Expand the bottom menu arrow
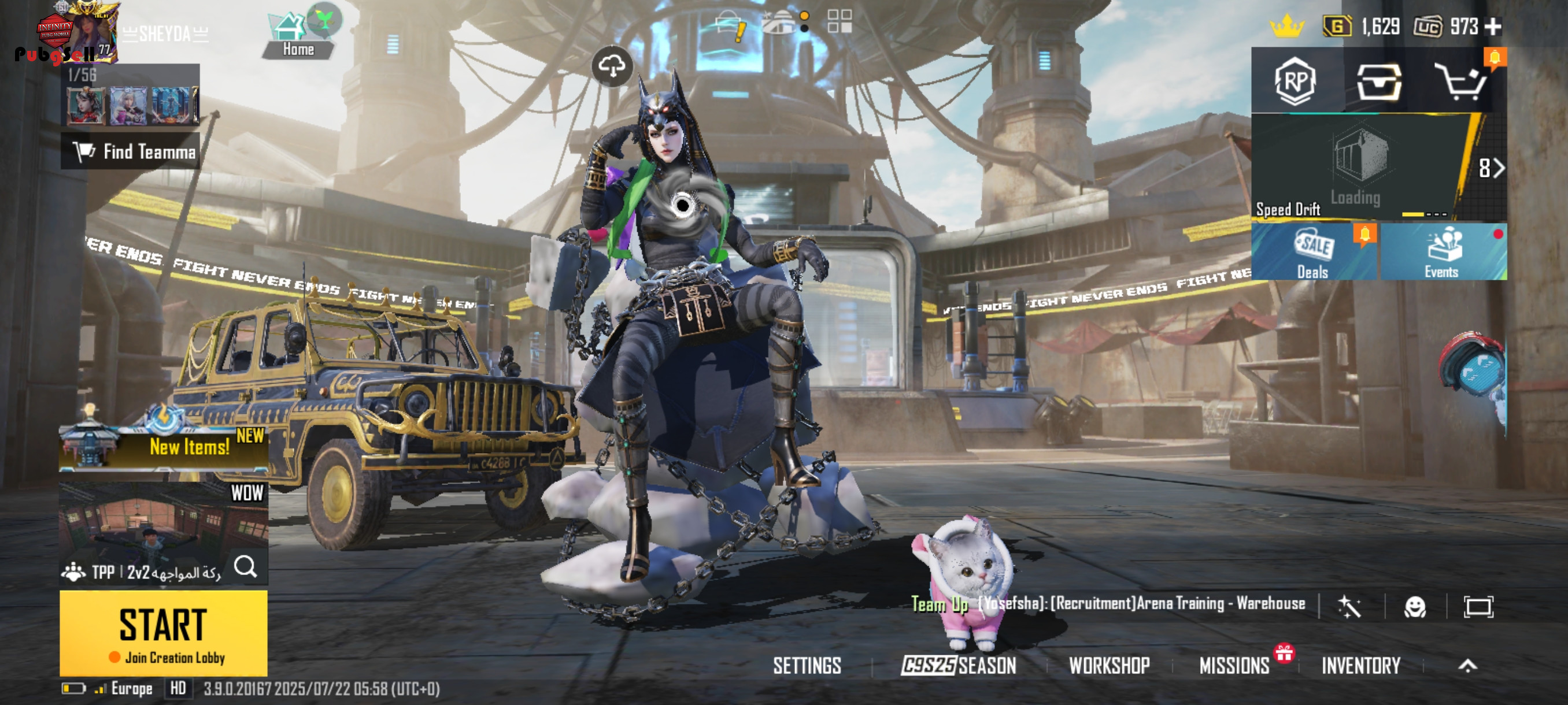The width and height of the screenshot is (1568, 705). click(1467, 666)
